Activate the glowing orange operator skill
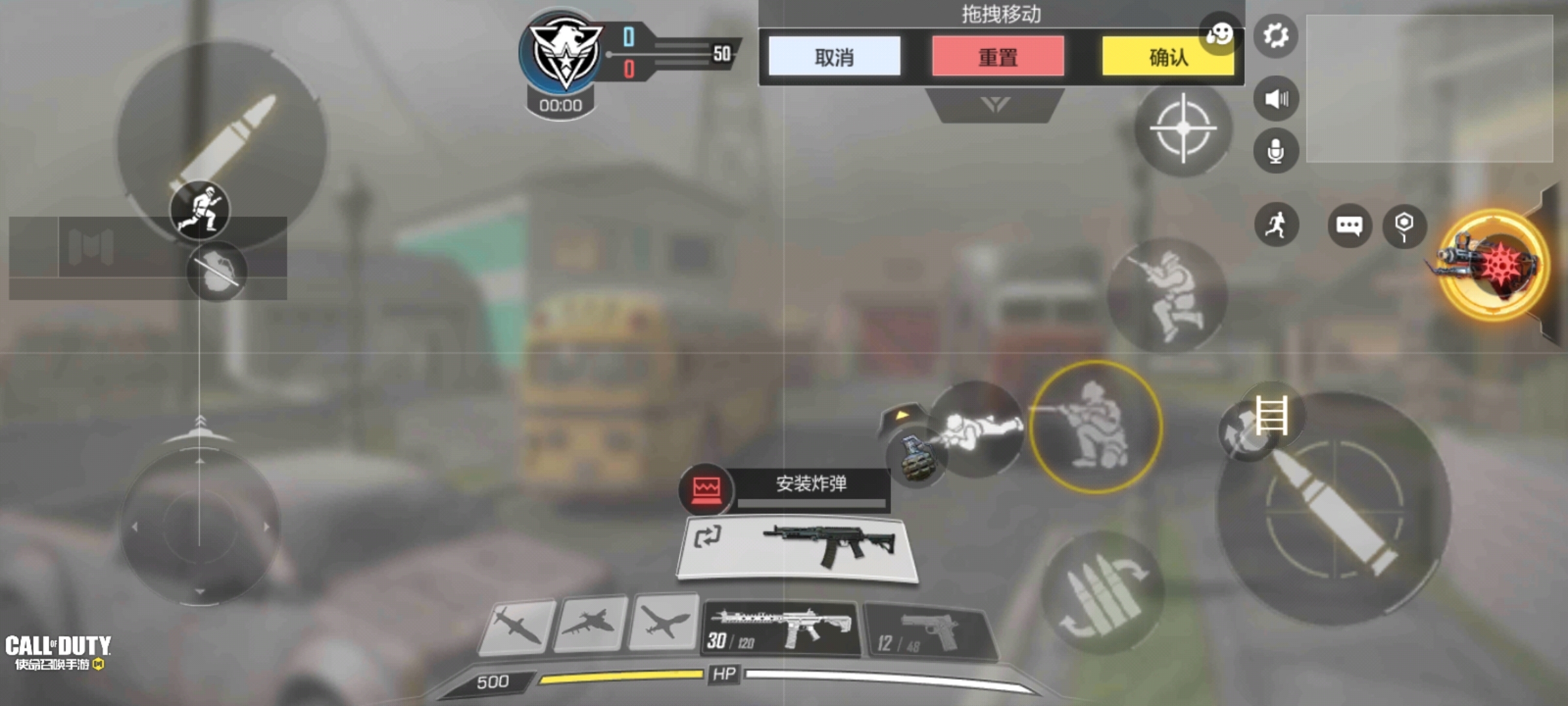Image resolution: width=1568 pixels, height=706 pixels. pyautogui.click(x=1493, y=265)
